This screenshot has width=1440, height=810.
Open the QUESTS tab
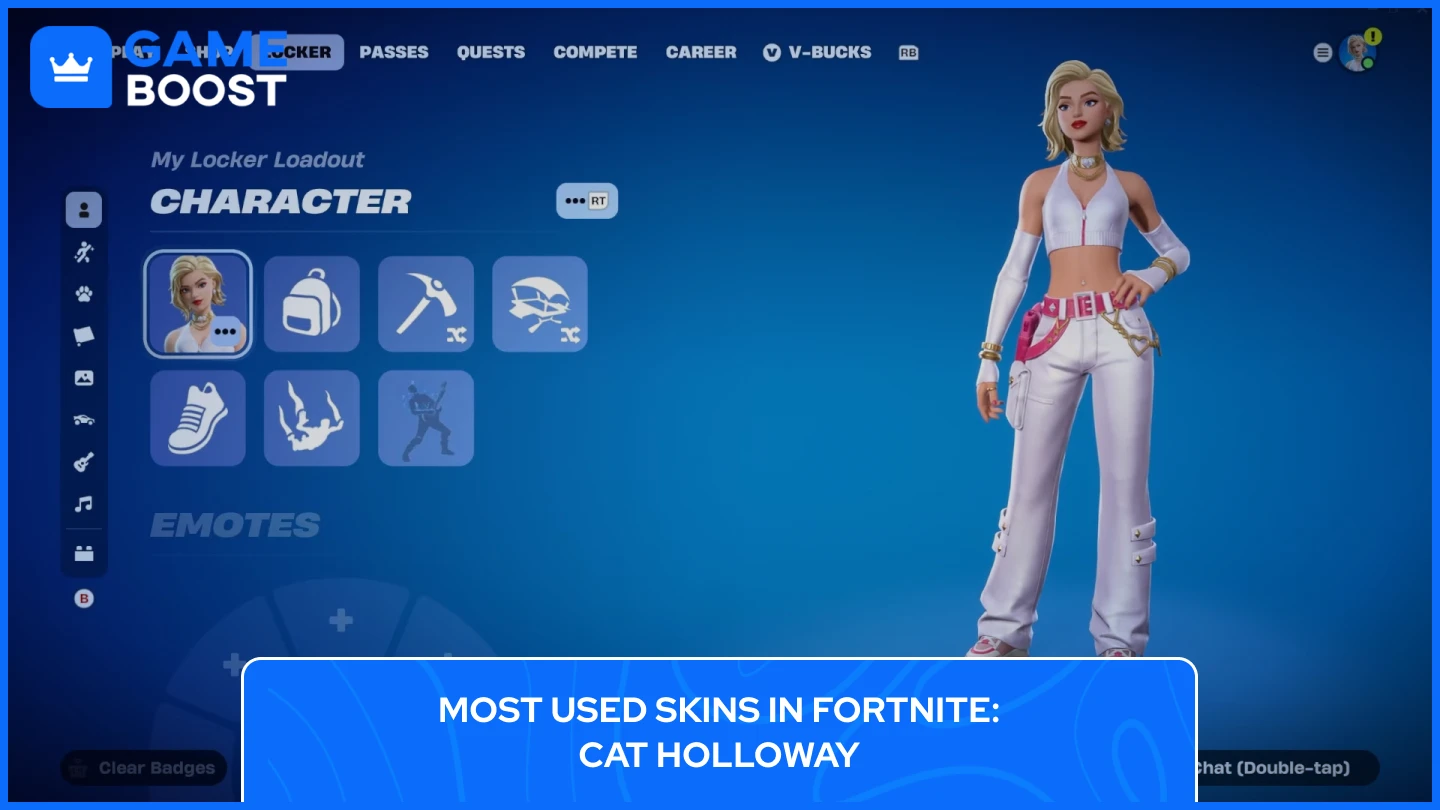pos(490,52)
